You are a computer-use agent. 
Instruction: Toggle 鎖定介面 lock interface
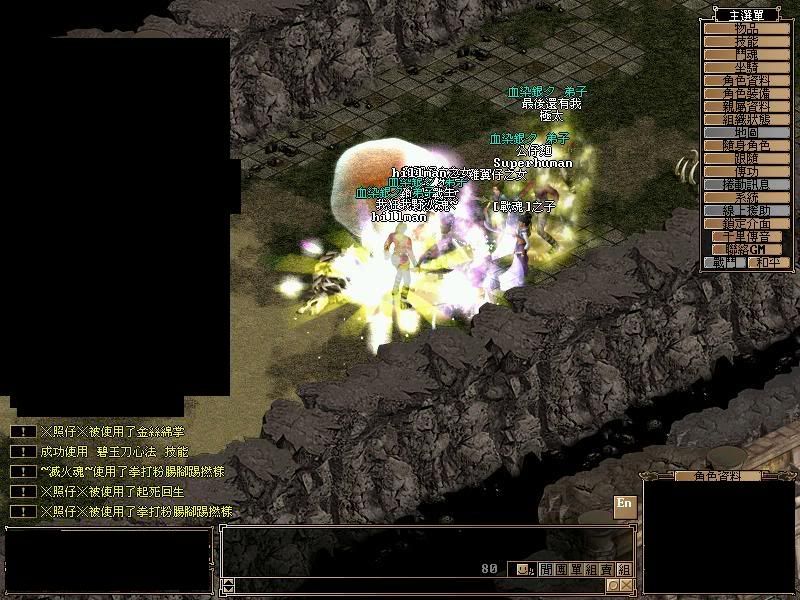tap(747, 223)
